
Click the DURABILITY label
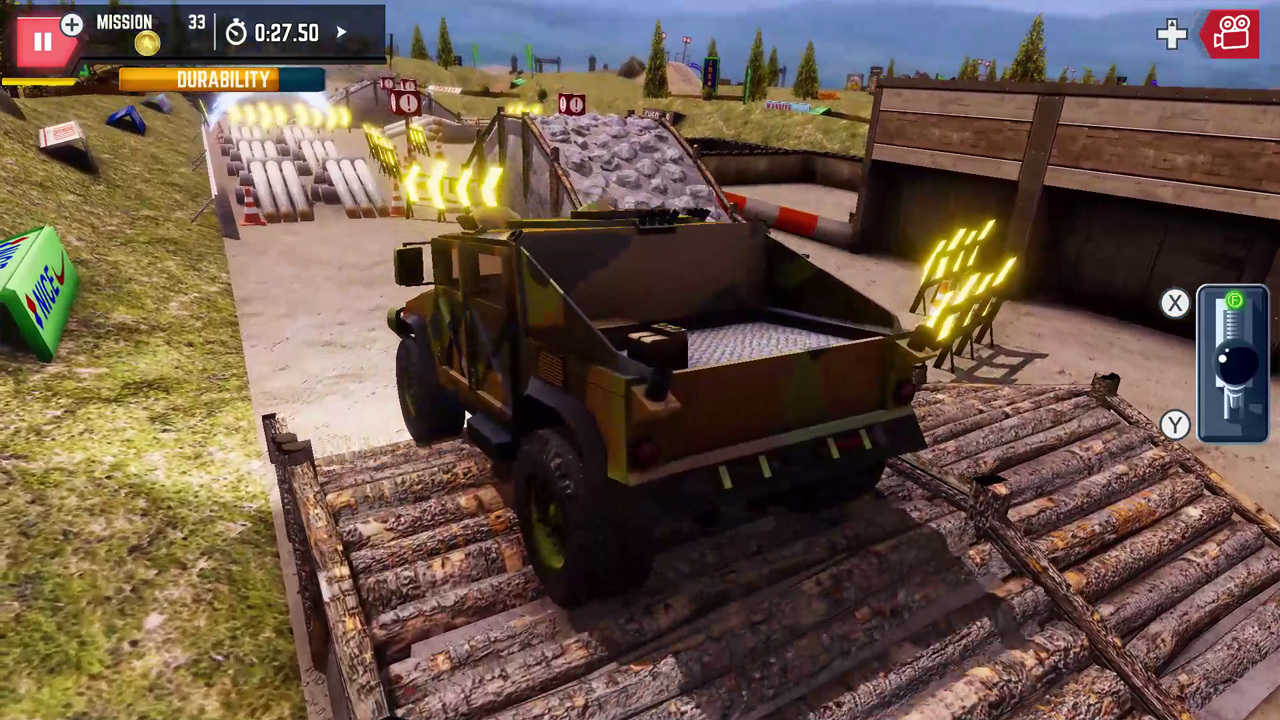222,79
